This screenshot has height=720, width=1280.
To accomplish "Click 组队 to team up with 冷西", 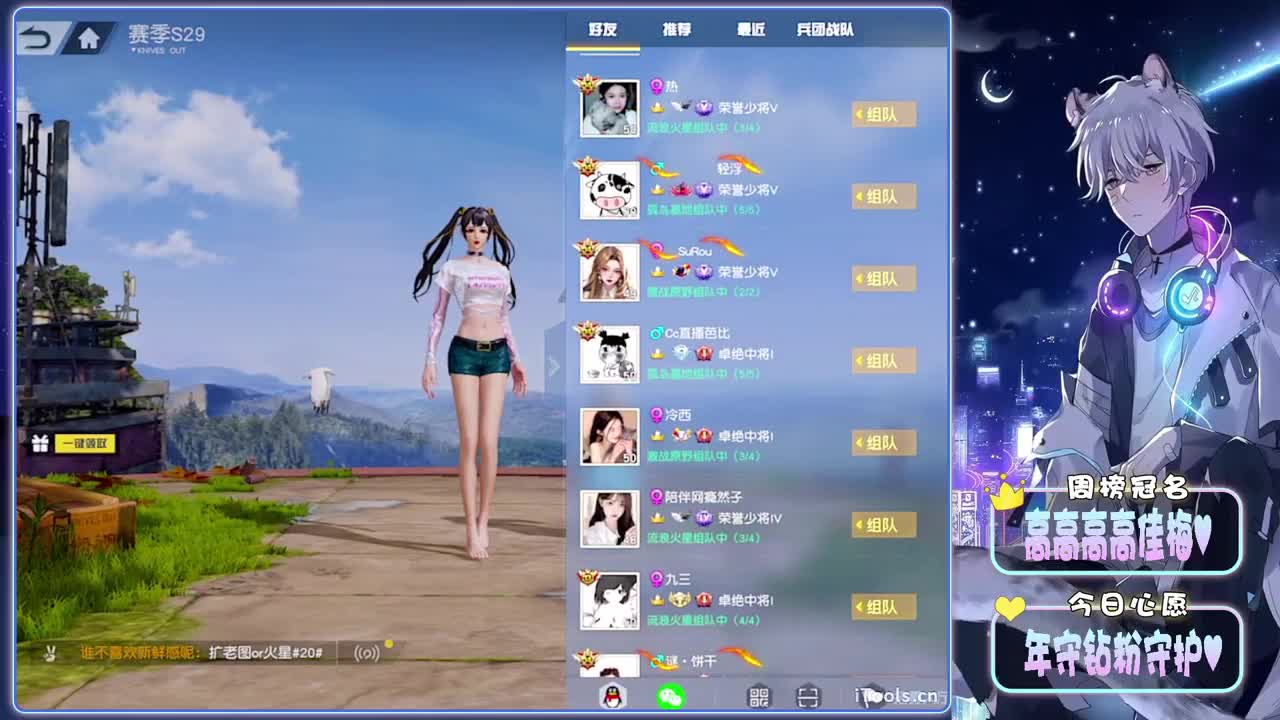I will (x=883, y=443).
